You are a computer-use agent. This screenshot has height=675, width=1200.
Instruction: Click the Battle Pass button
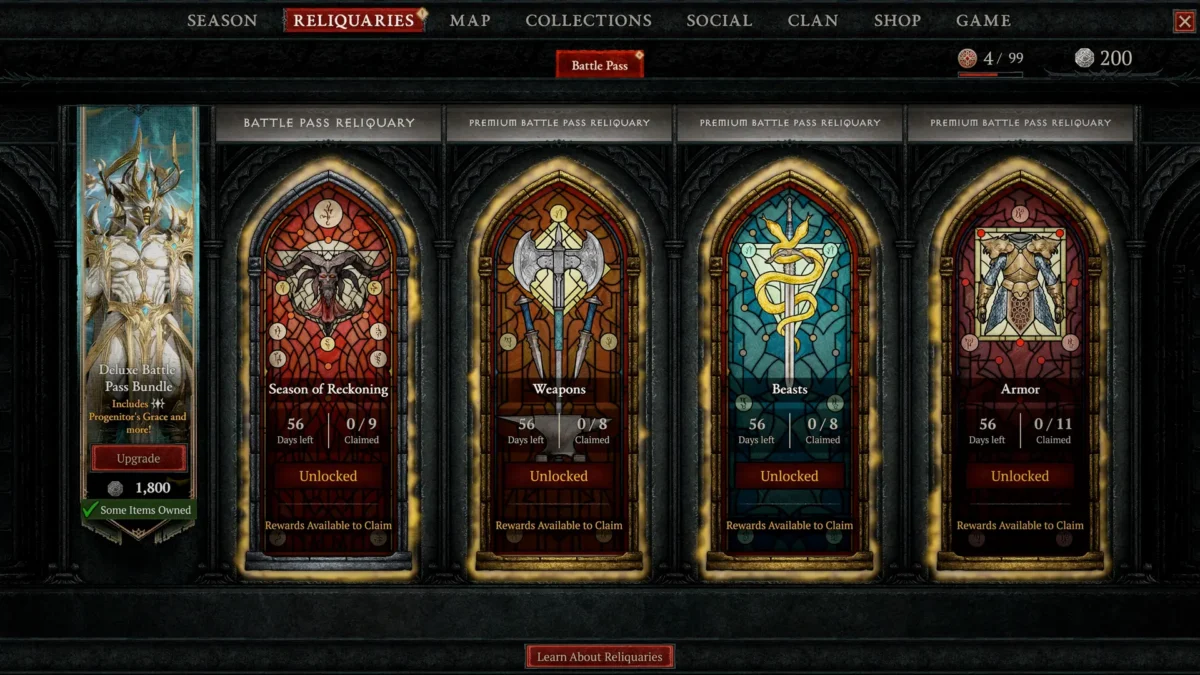600,65
